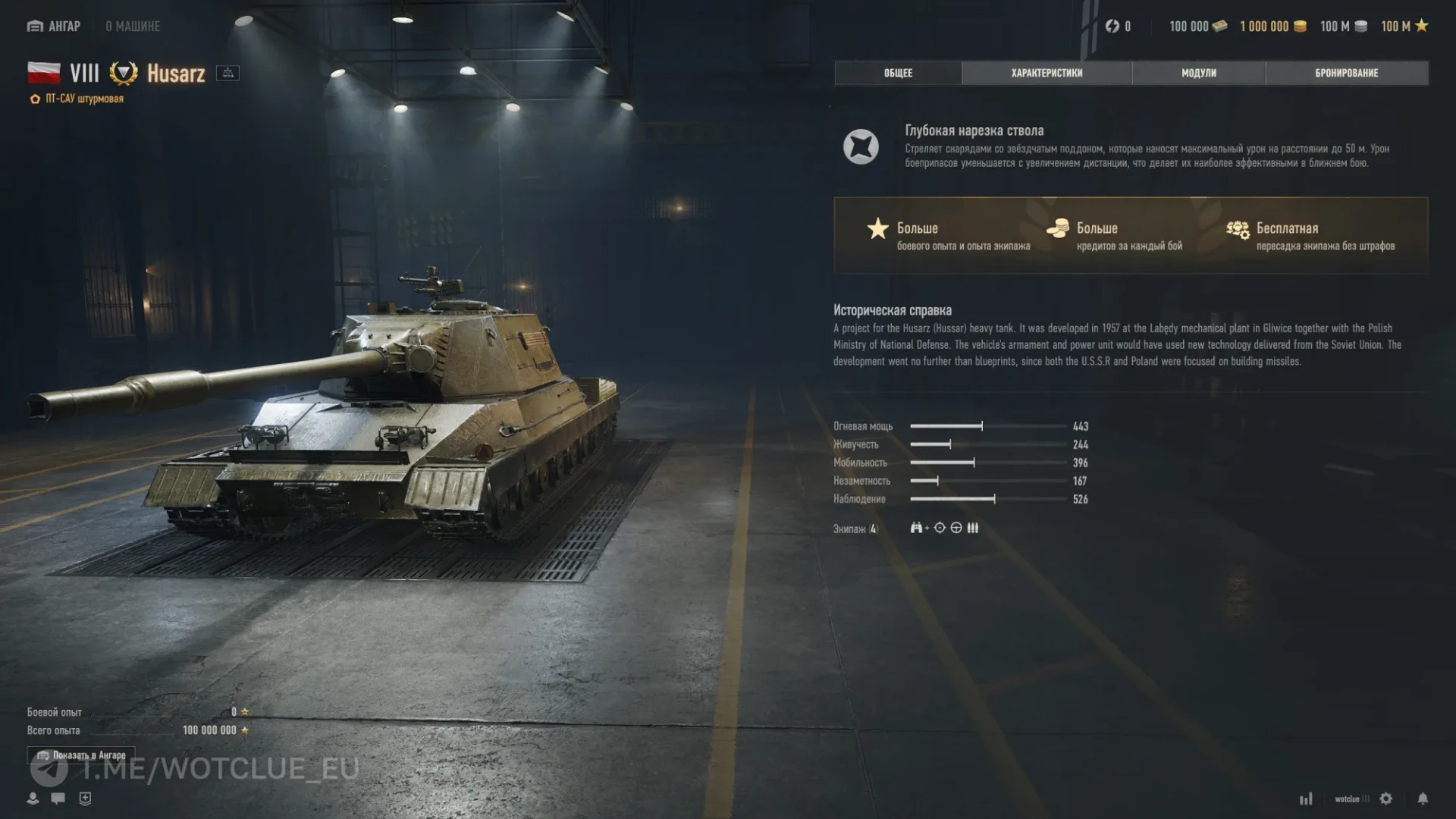Screen dimensions: 1456x819
Task: Open the contacts list person icon
Action: tap(33, 799)
